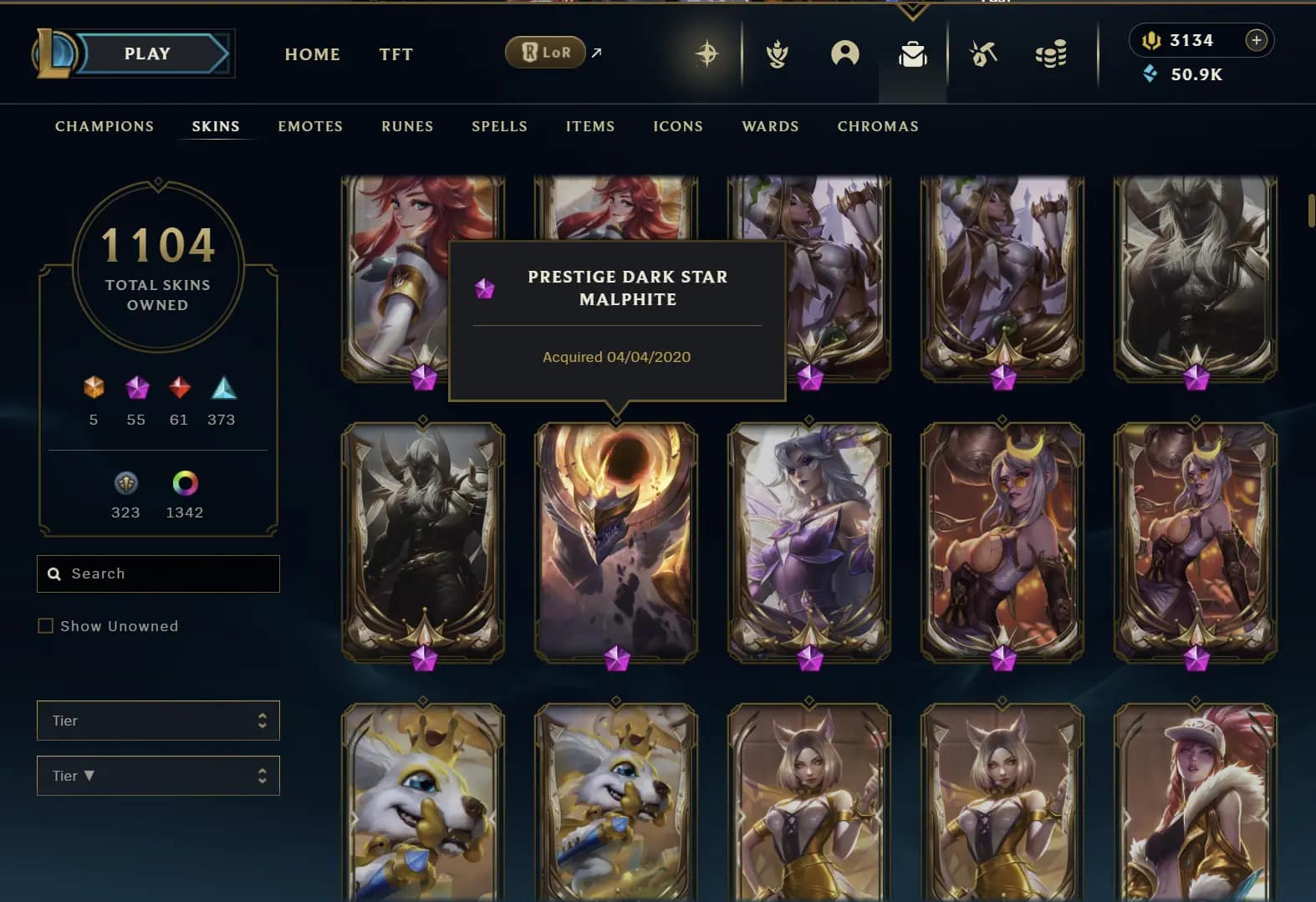Open the Tier sort dropdown with arrow
This screenshot has width=1316, height=902.
pyautogui.click(x=158, y=776)
